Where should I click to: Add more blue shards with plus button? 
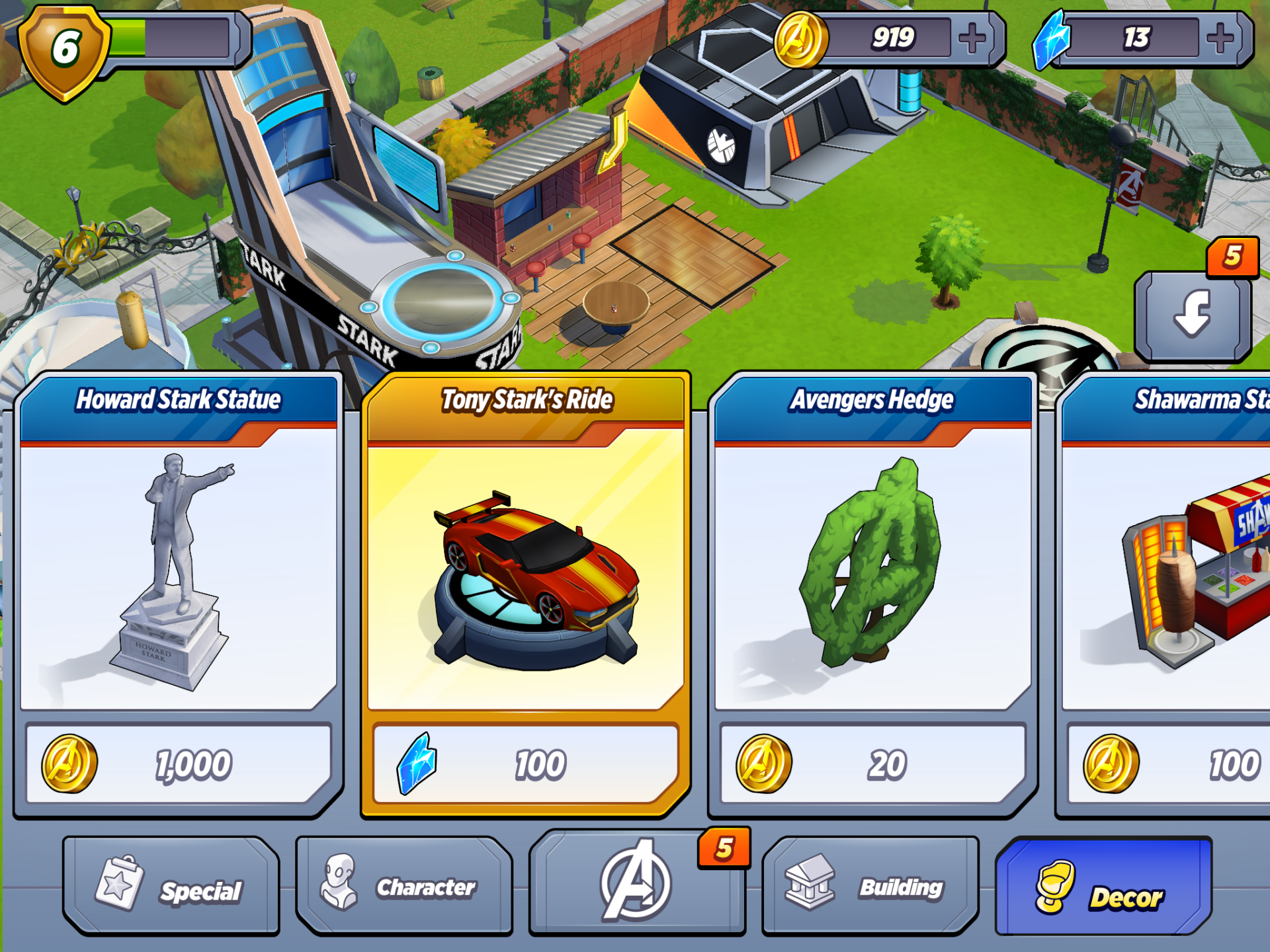[1220, 38]
